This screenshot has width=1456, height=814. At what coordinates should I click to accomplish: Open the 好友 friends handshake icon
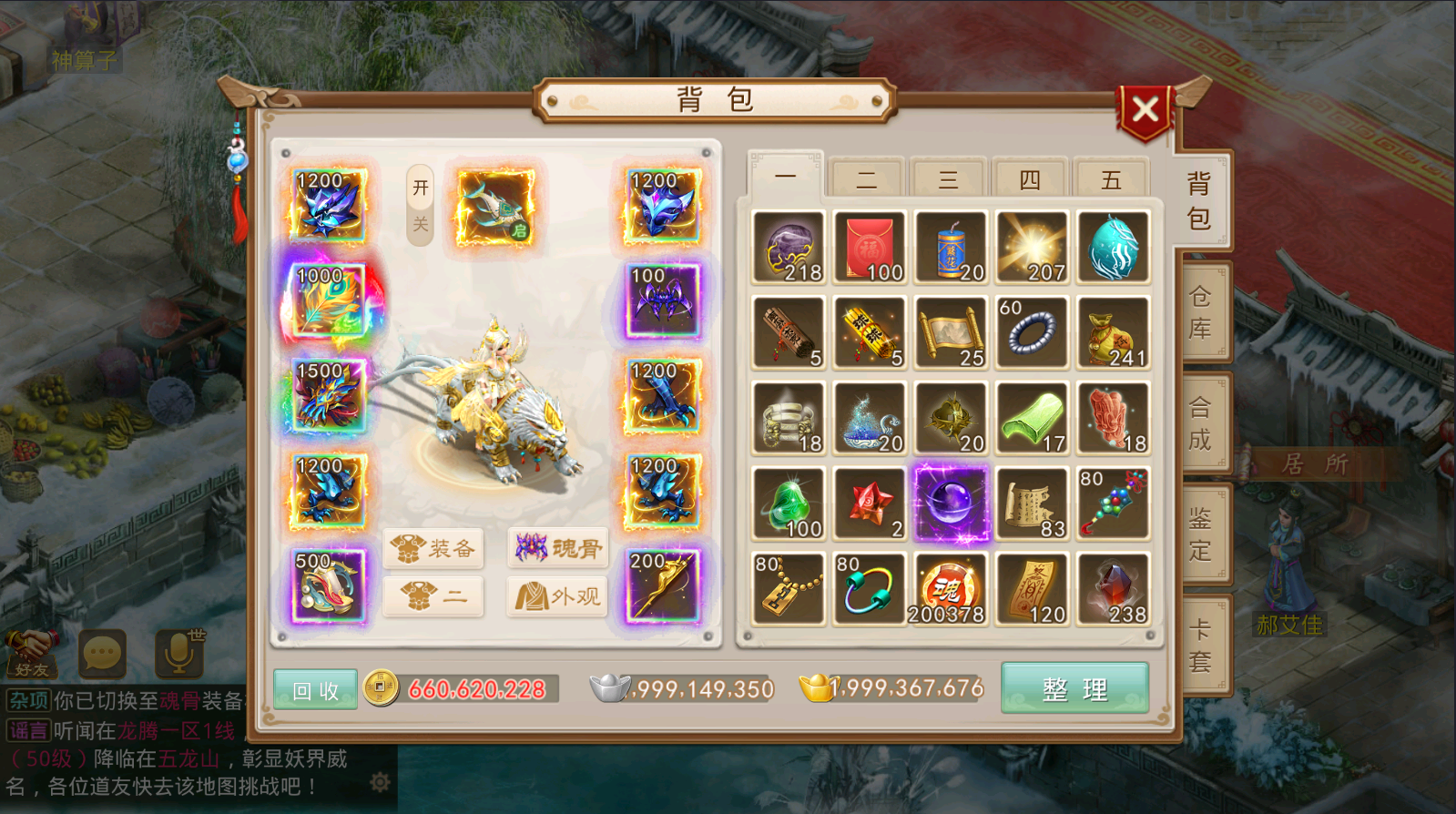[x=32, y=652]
